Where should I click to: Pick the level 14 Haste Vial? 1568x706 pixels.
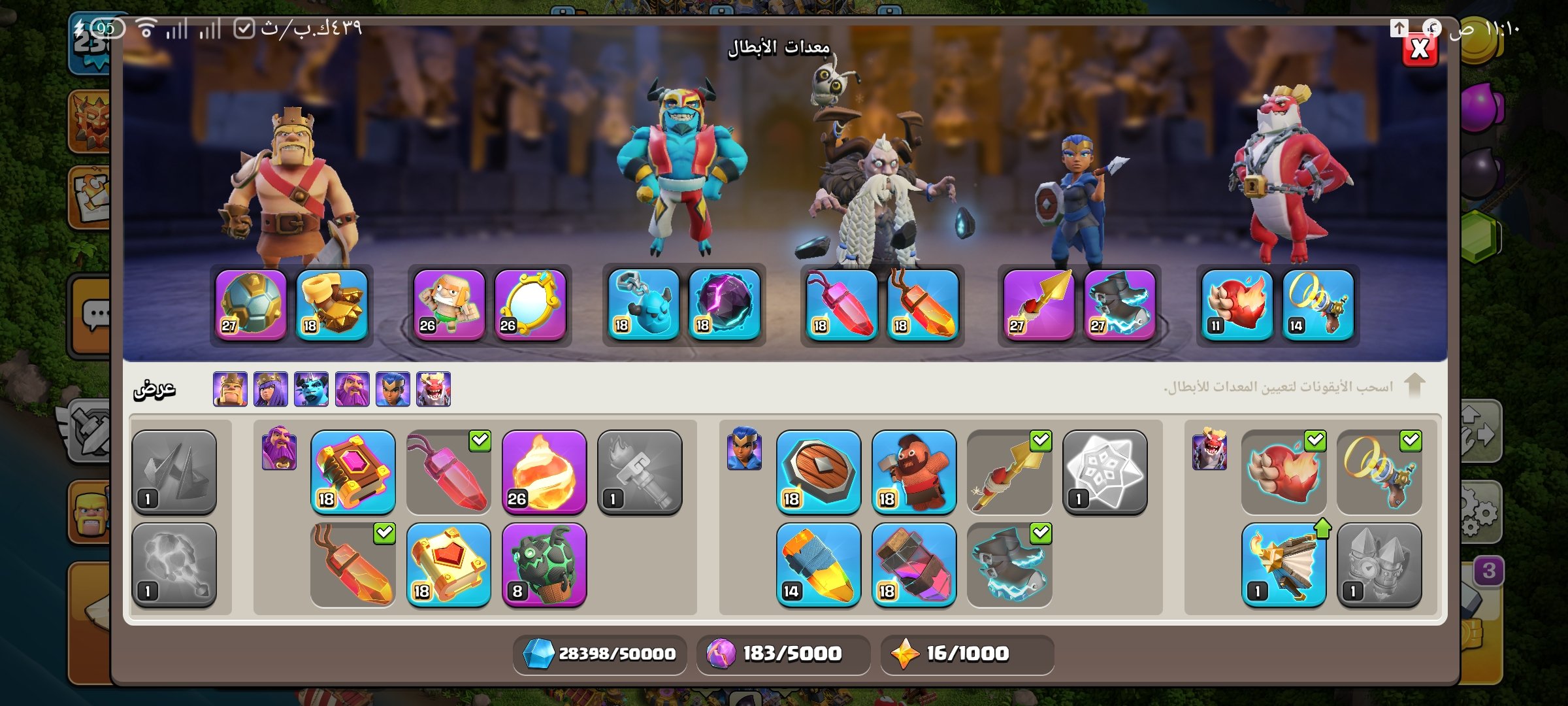[x=818, y=565]
